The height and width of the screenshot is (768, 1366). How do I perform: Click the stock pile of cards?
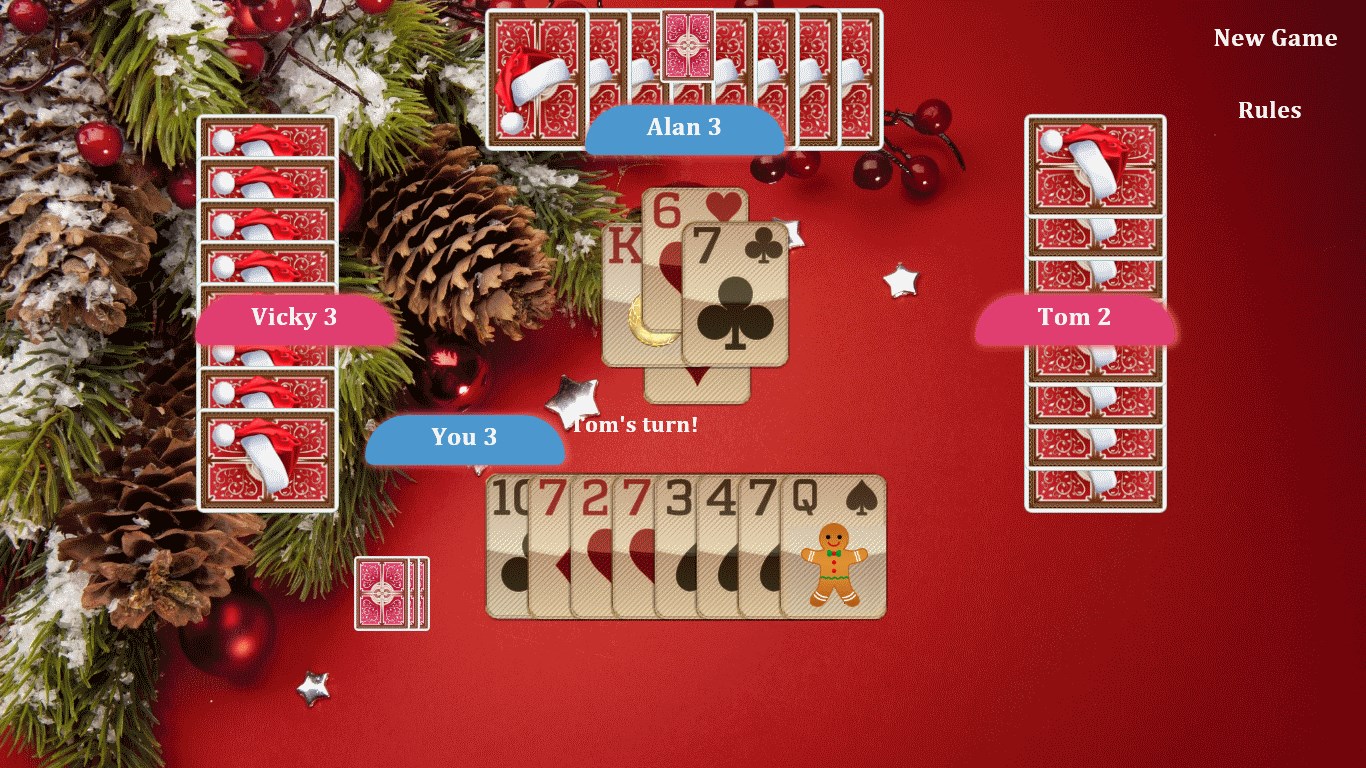pyautogui.click(x=390, y=592)
